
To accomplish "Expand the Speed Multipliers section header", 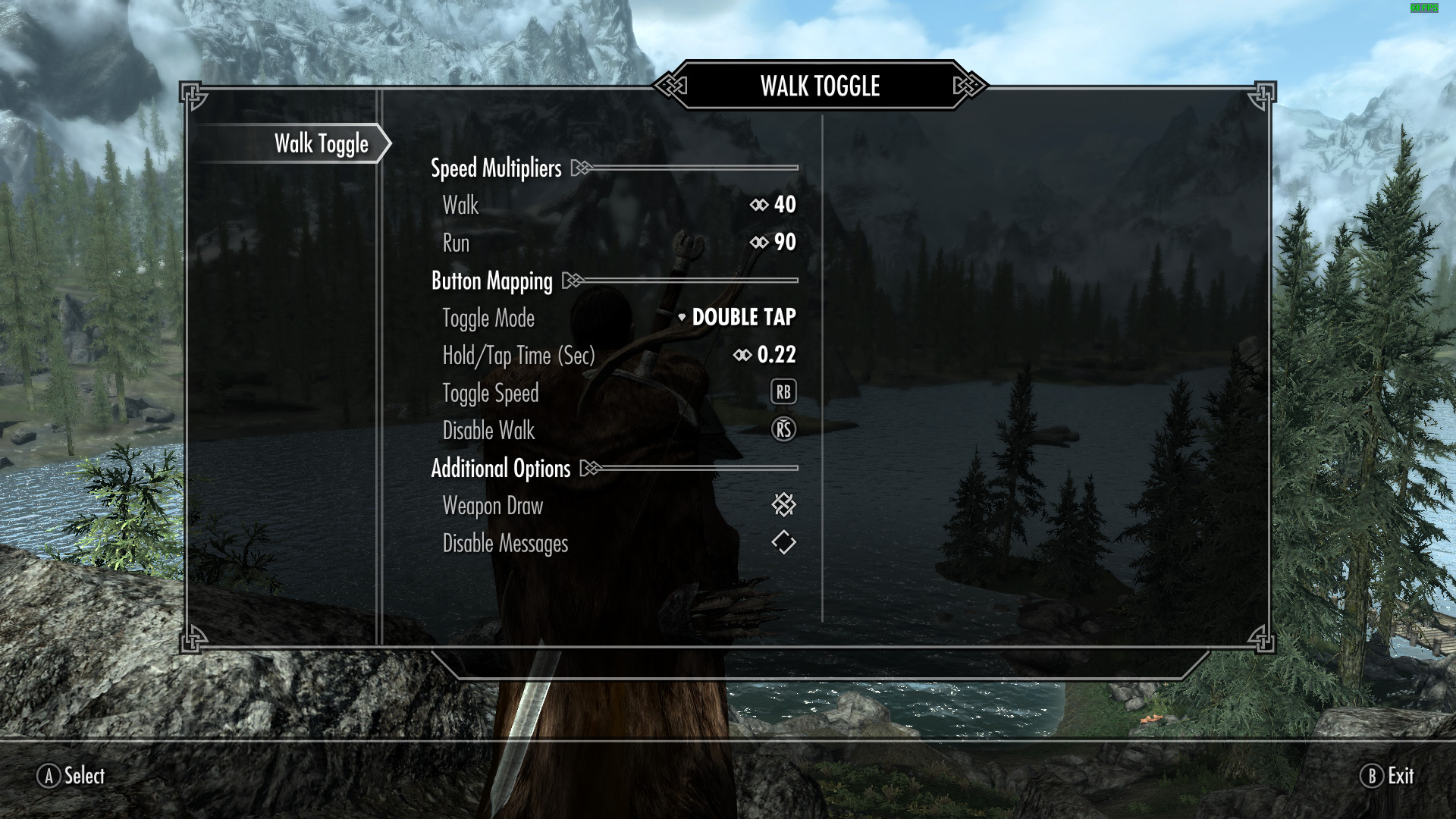I will point(495,168).
